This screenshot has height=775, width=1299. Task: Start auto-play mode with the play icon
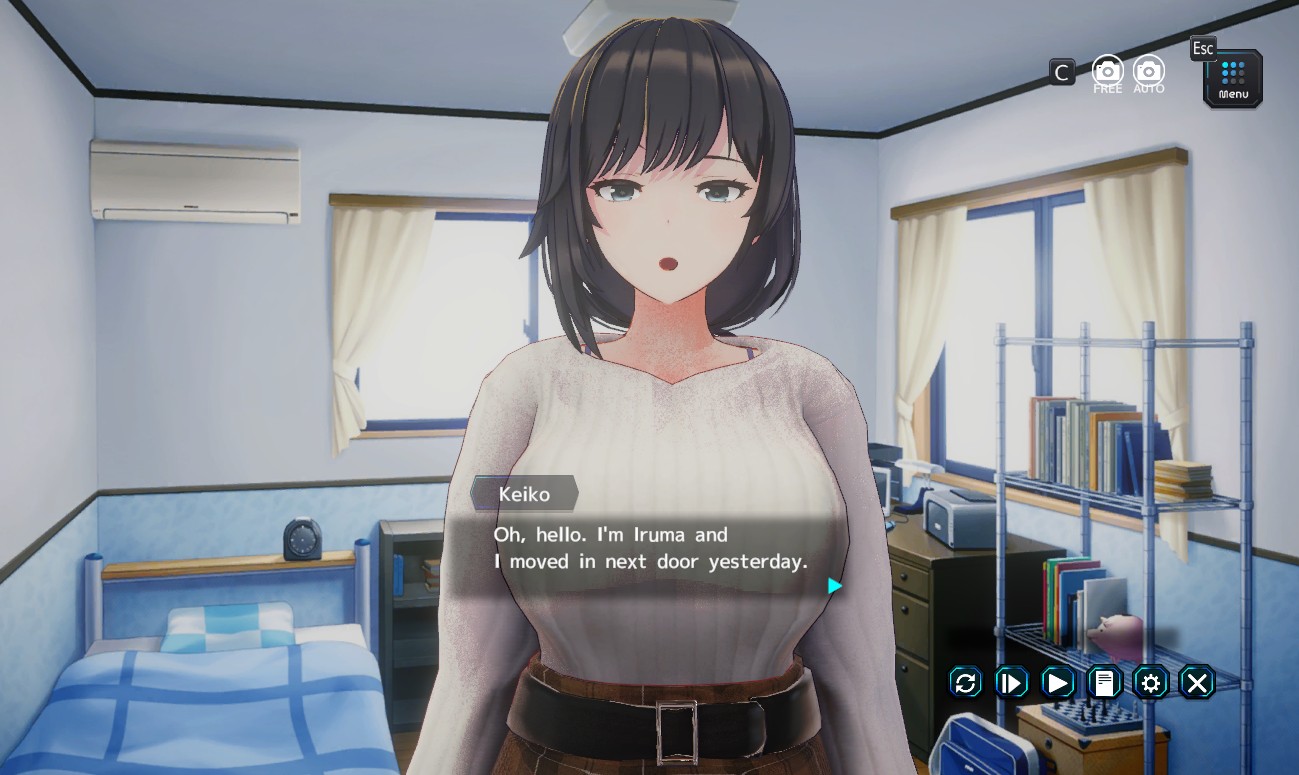click(x=1056, y=683)
